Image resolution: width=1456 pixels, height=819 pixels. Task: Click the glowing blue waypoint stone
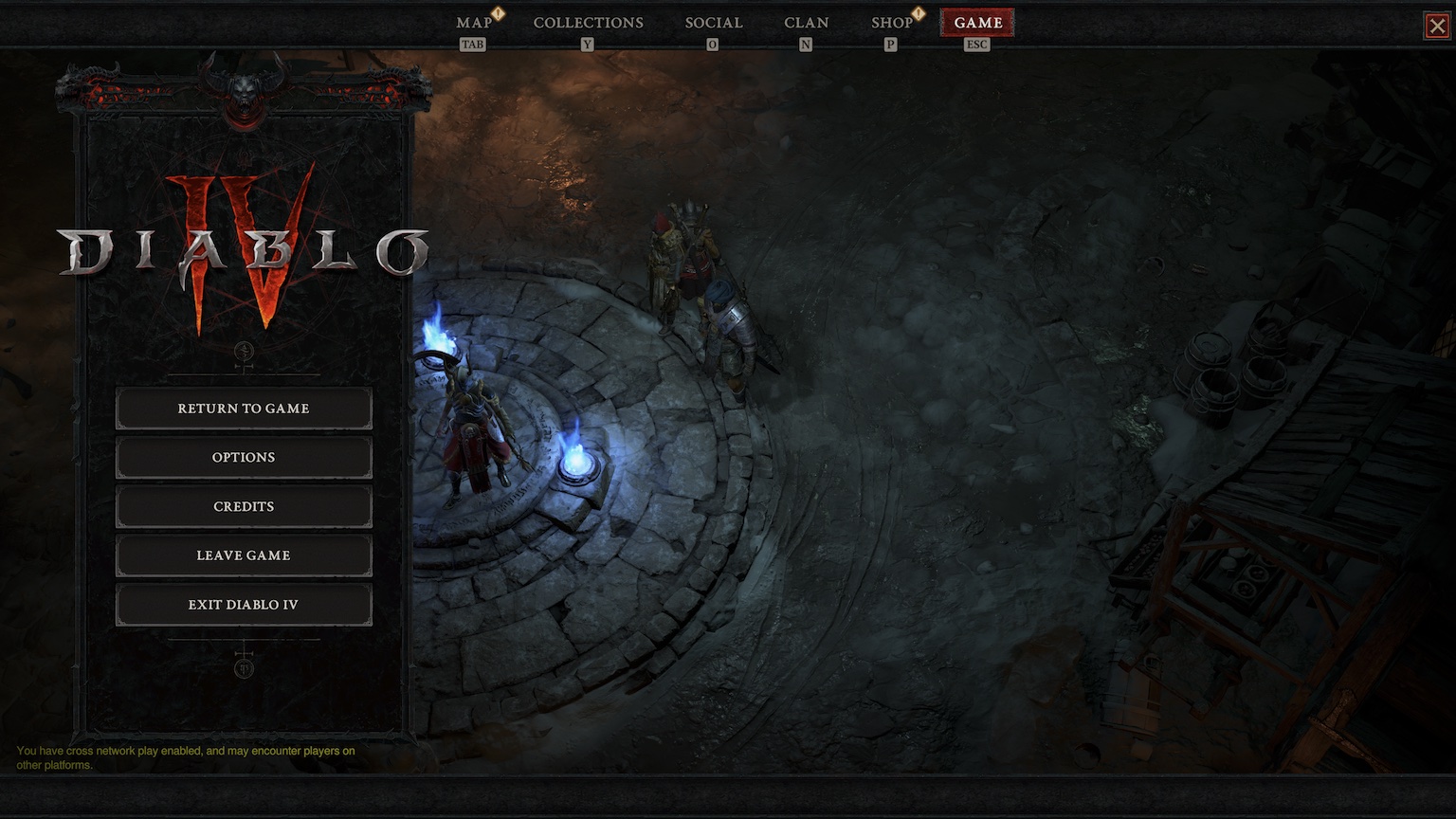tap(578, 462)
